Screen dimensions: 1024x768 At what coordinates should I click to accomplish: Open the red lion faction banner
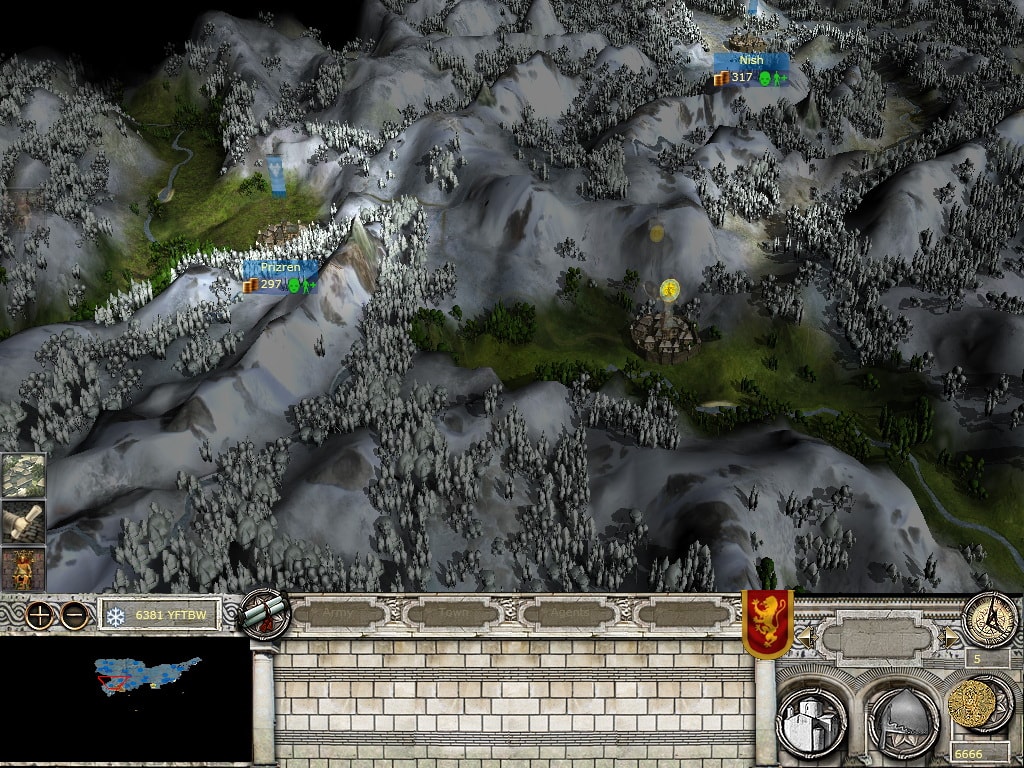pos(767,623)
